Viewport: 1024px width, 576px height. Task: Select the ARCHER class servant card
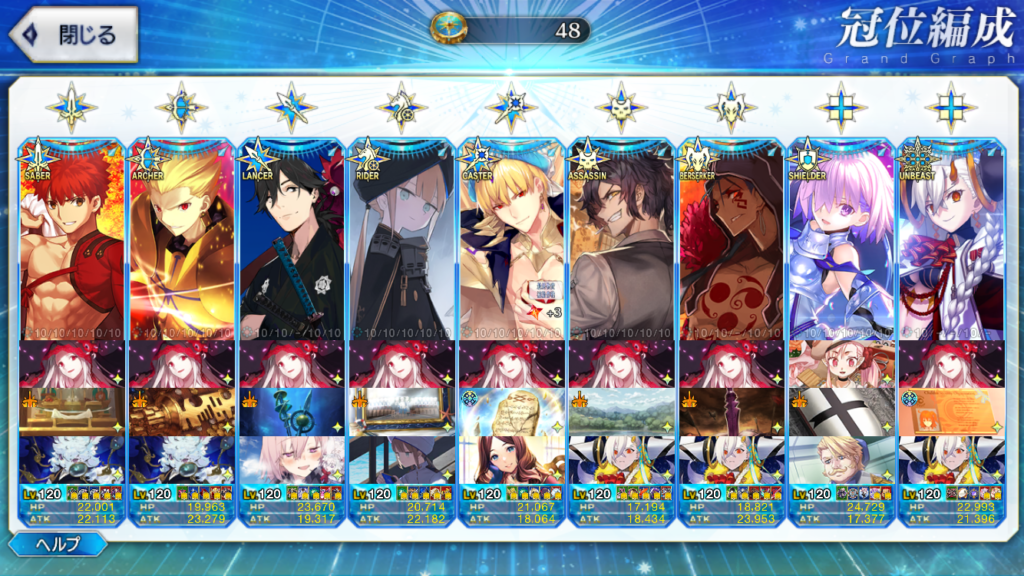182,240
